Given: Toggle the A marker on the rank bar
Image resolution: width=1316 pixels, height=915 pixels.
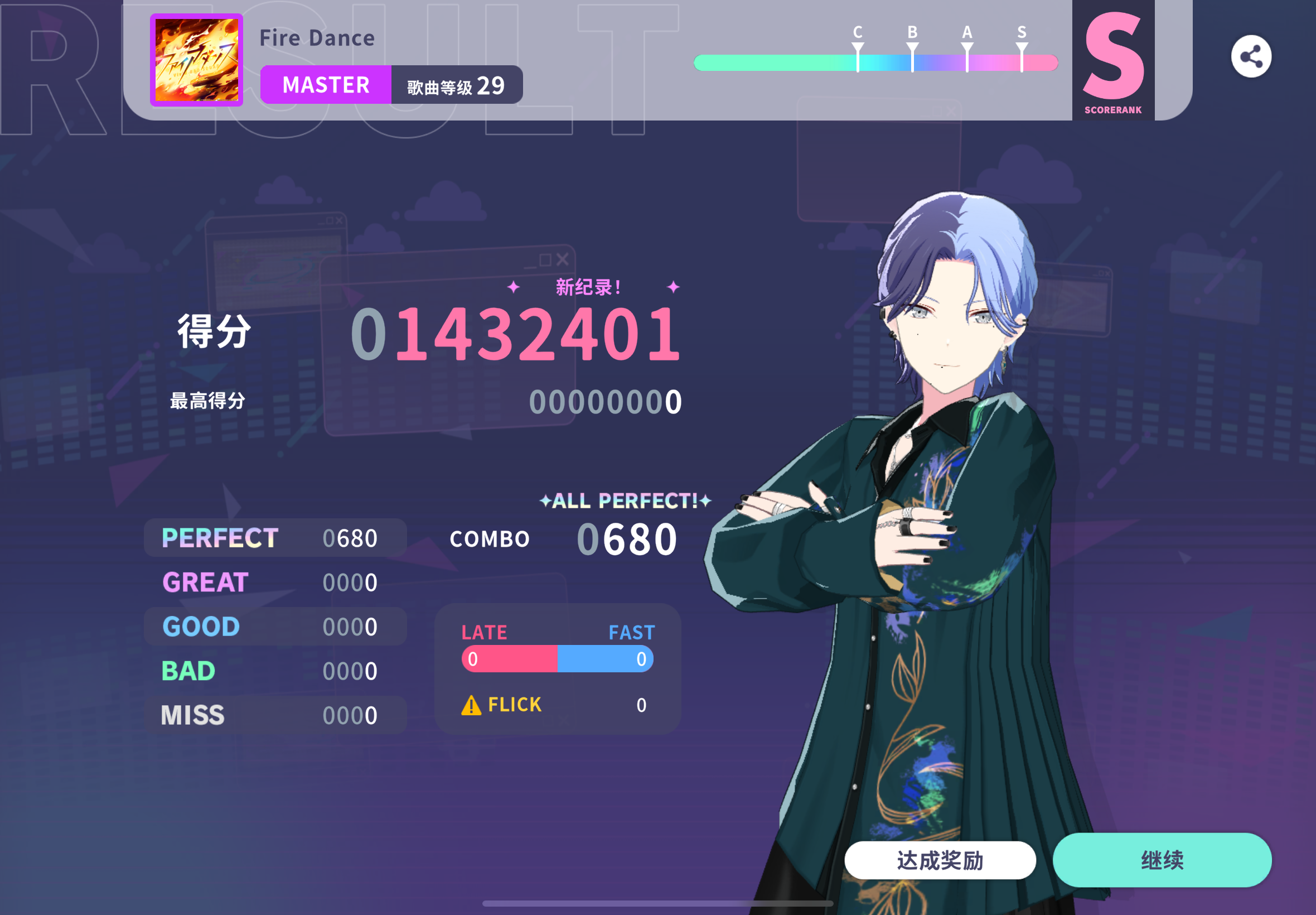Looking at the screenshot, I should [967, 51].
